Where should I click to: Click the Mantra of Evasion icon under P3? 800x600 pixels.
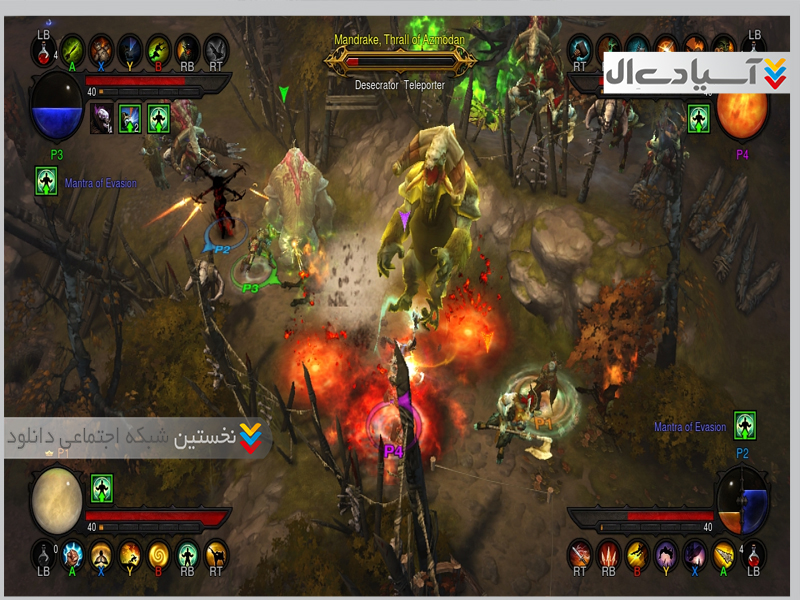coord(46,181)
